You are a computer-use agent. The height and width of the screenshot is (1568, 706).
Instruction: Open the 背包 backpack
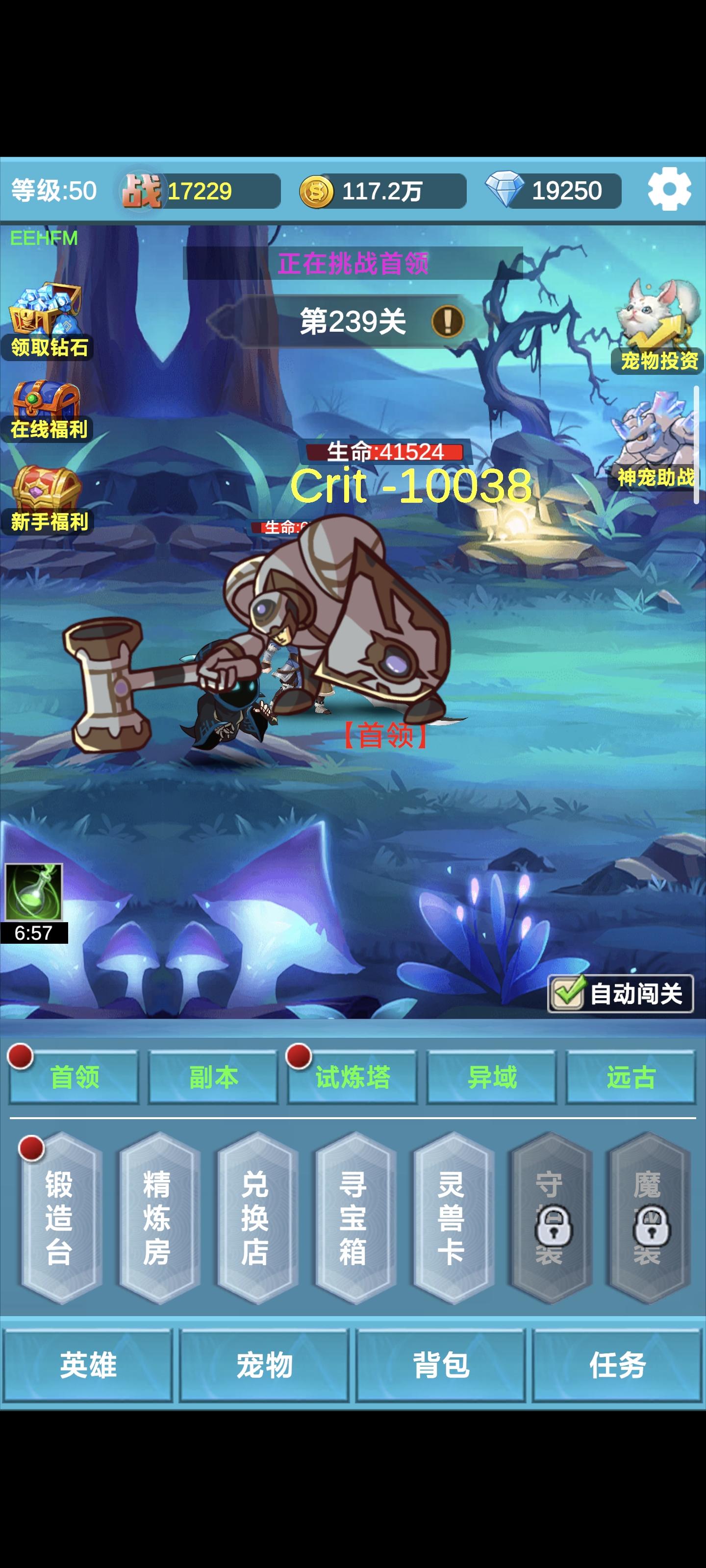441,1367
